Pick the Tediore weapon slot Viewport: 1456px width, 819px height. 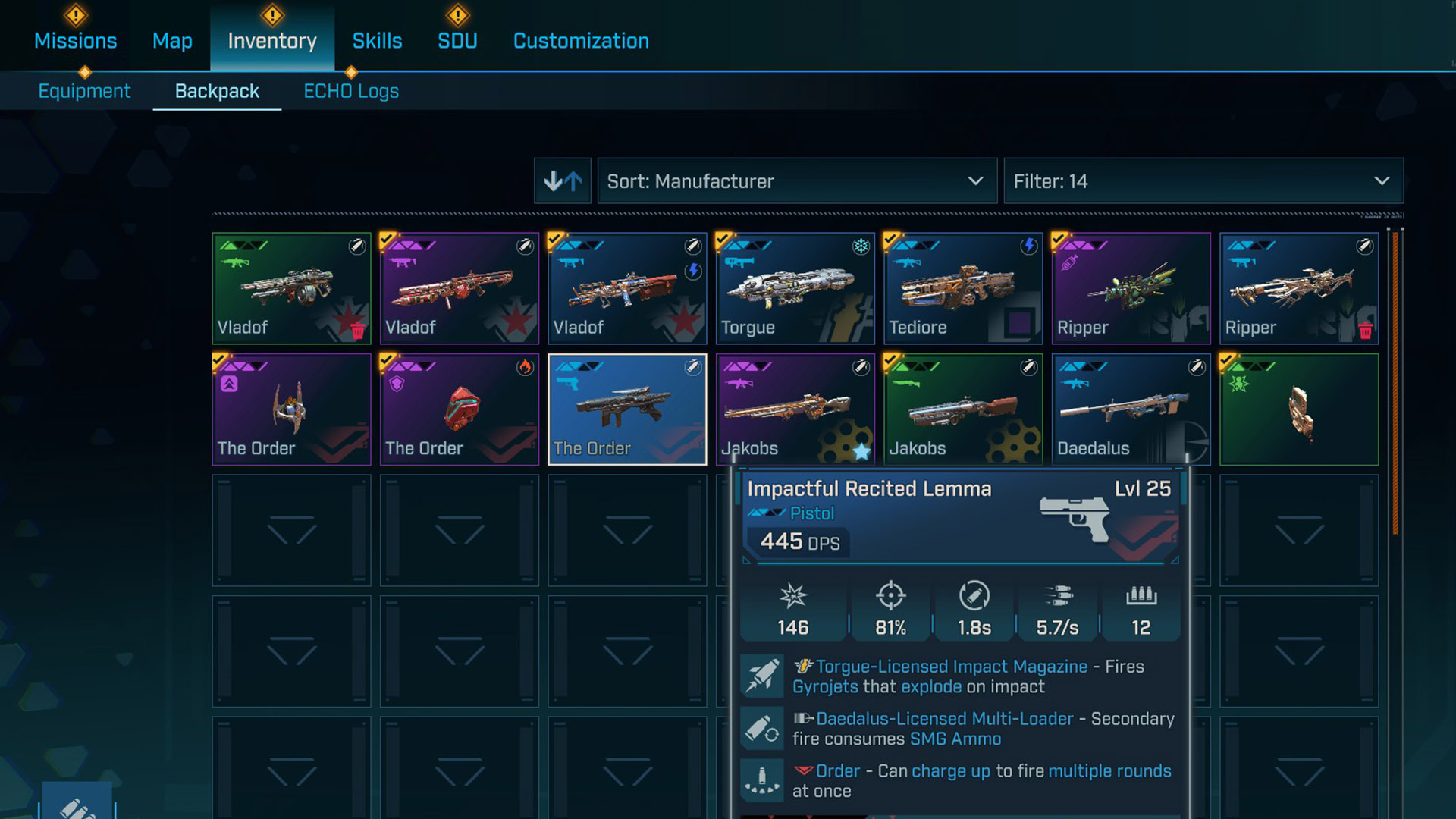(x=962, y=288)
